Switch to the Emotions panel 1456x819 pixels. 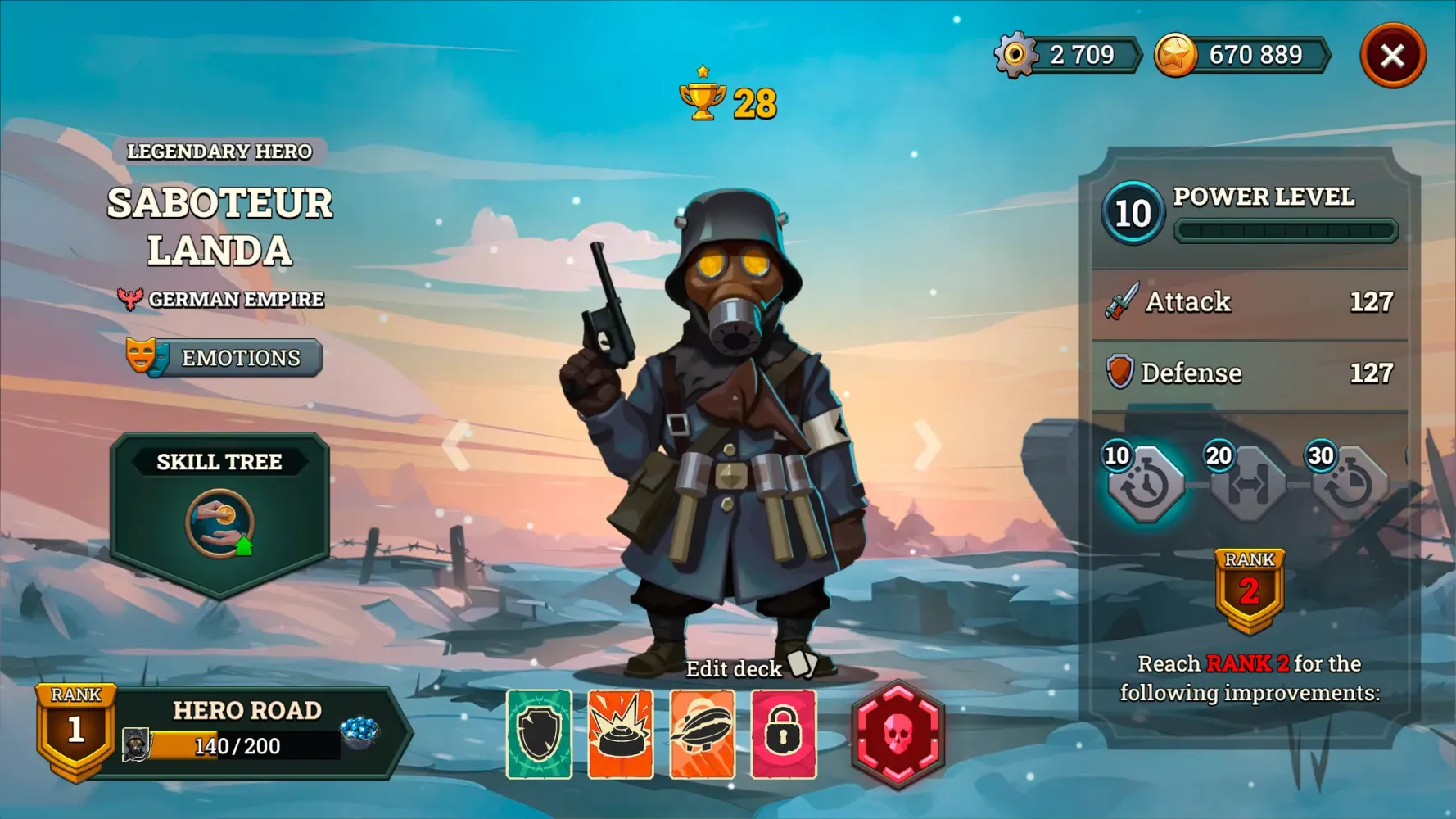coord(224,358)
